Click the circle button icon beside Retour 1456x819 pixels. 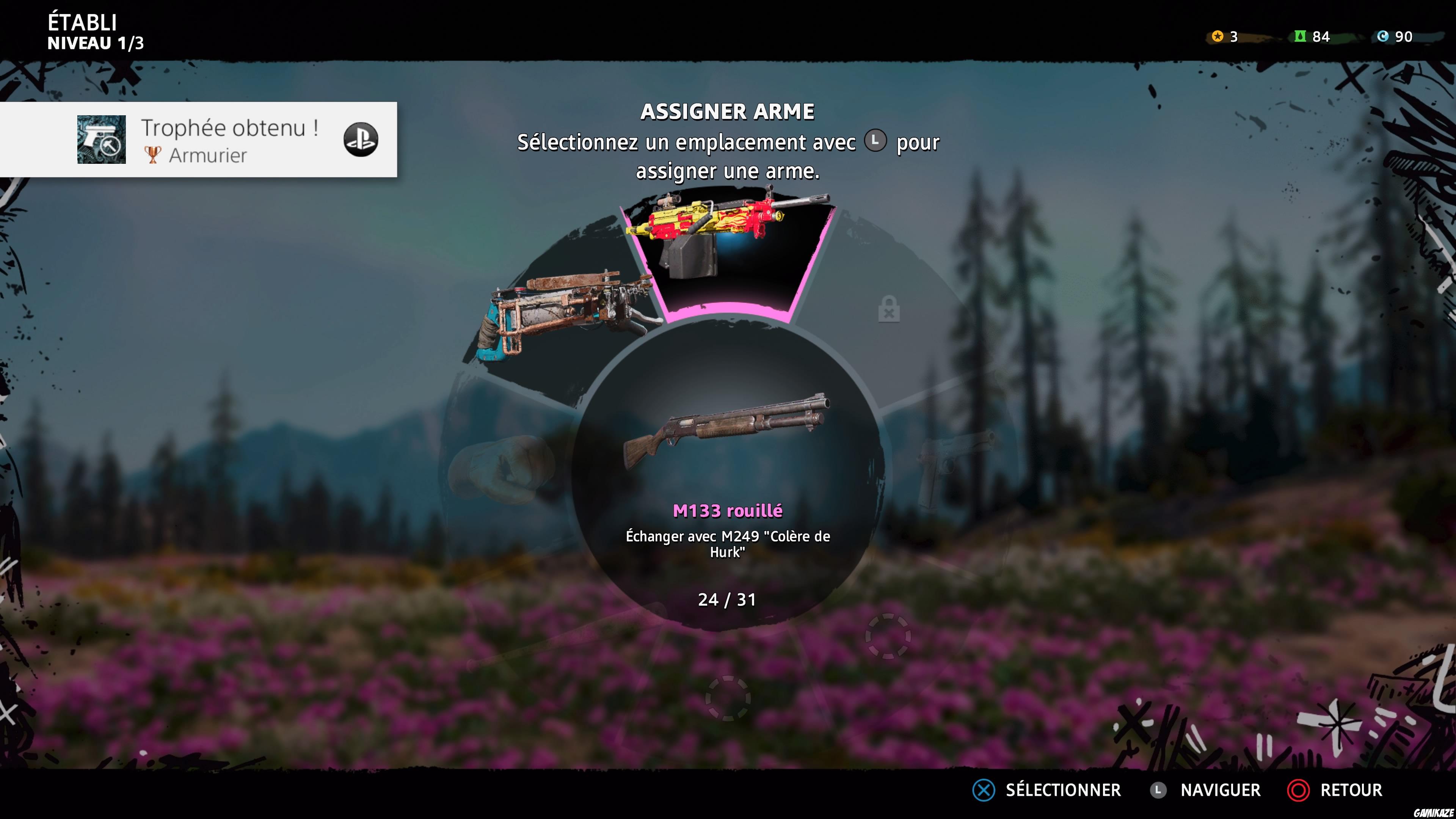coord(1299,790)
